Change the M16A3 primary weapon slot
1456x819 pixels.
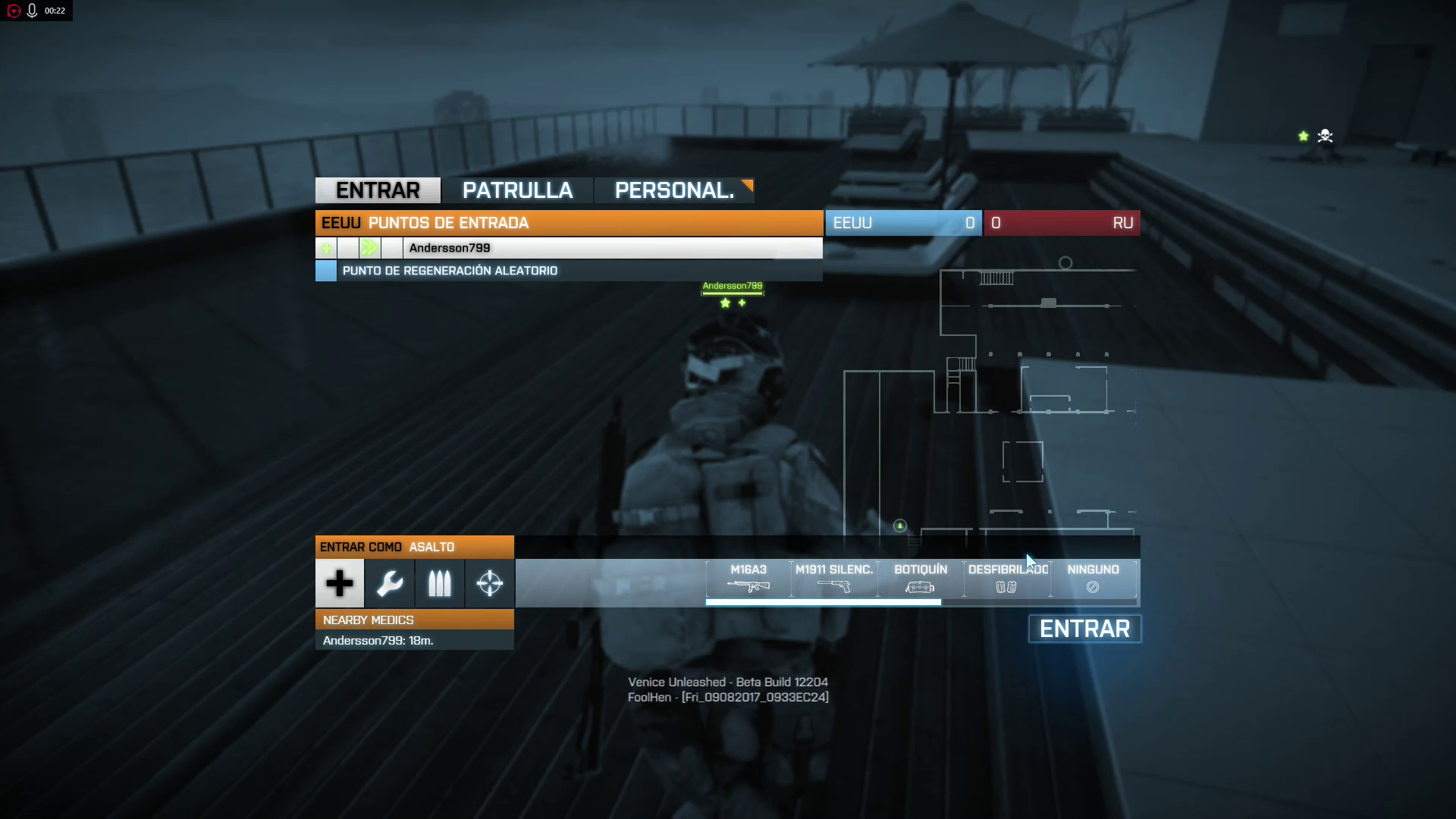(748, 579)
